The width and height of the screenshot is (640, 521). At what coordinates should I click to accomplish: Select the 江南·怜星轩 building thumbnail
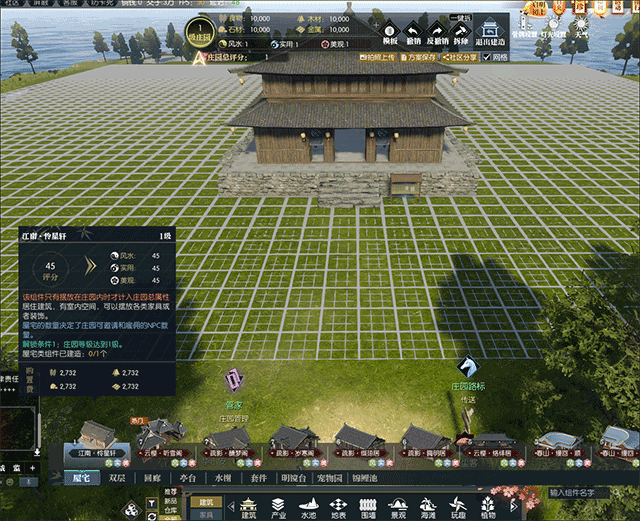click(96, 438)
